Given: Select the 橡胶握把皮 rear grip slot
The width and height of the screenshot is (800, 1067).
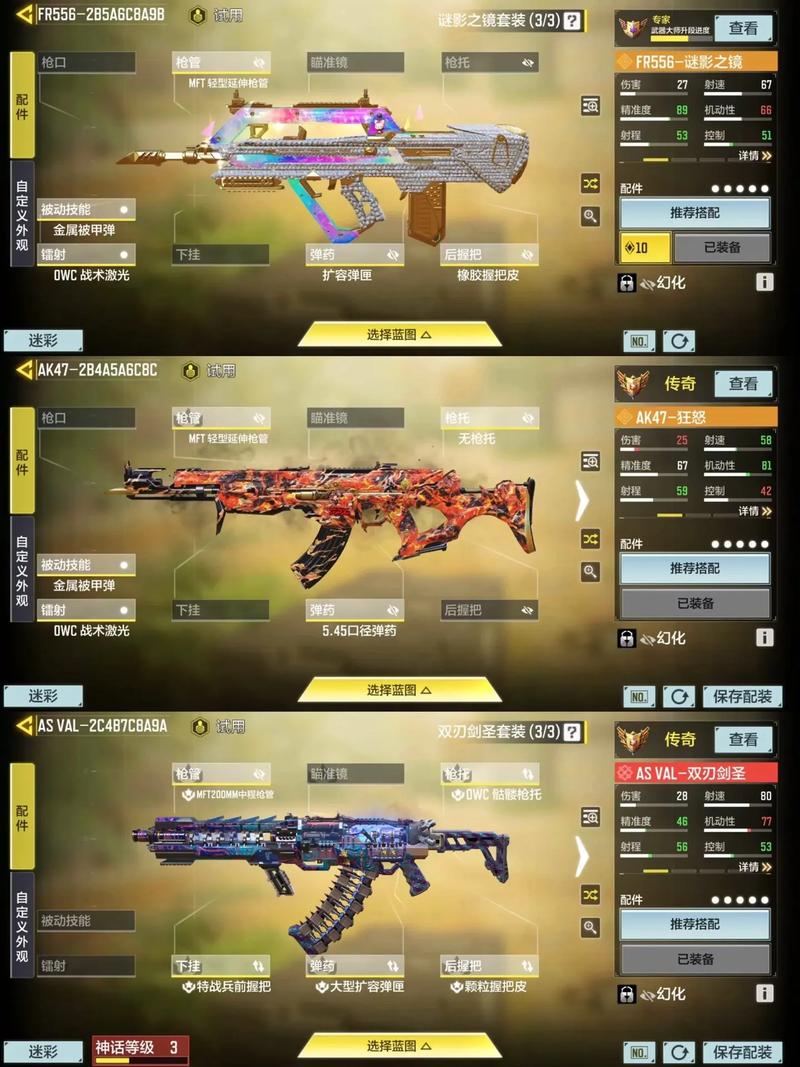Looking at the screenshot, I should (x=490, y=255).
